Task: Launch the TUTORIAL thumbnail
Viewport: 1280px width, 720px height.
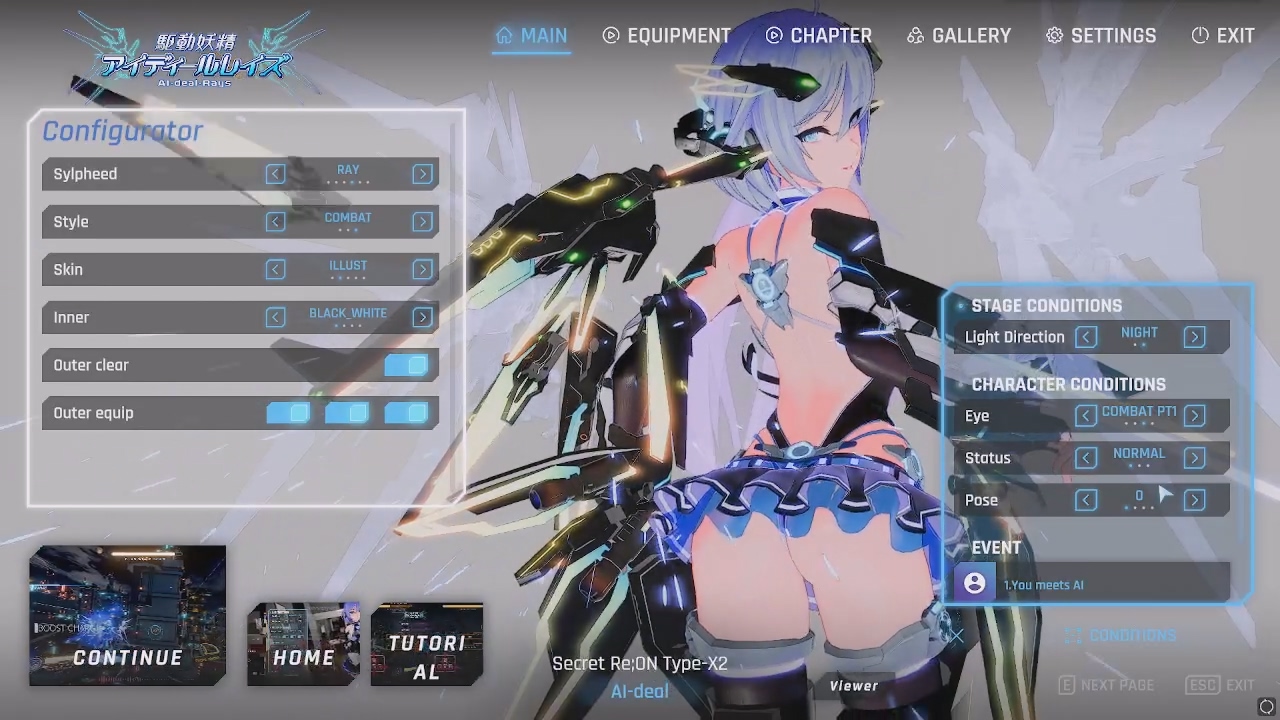Action: 427,644
